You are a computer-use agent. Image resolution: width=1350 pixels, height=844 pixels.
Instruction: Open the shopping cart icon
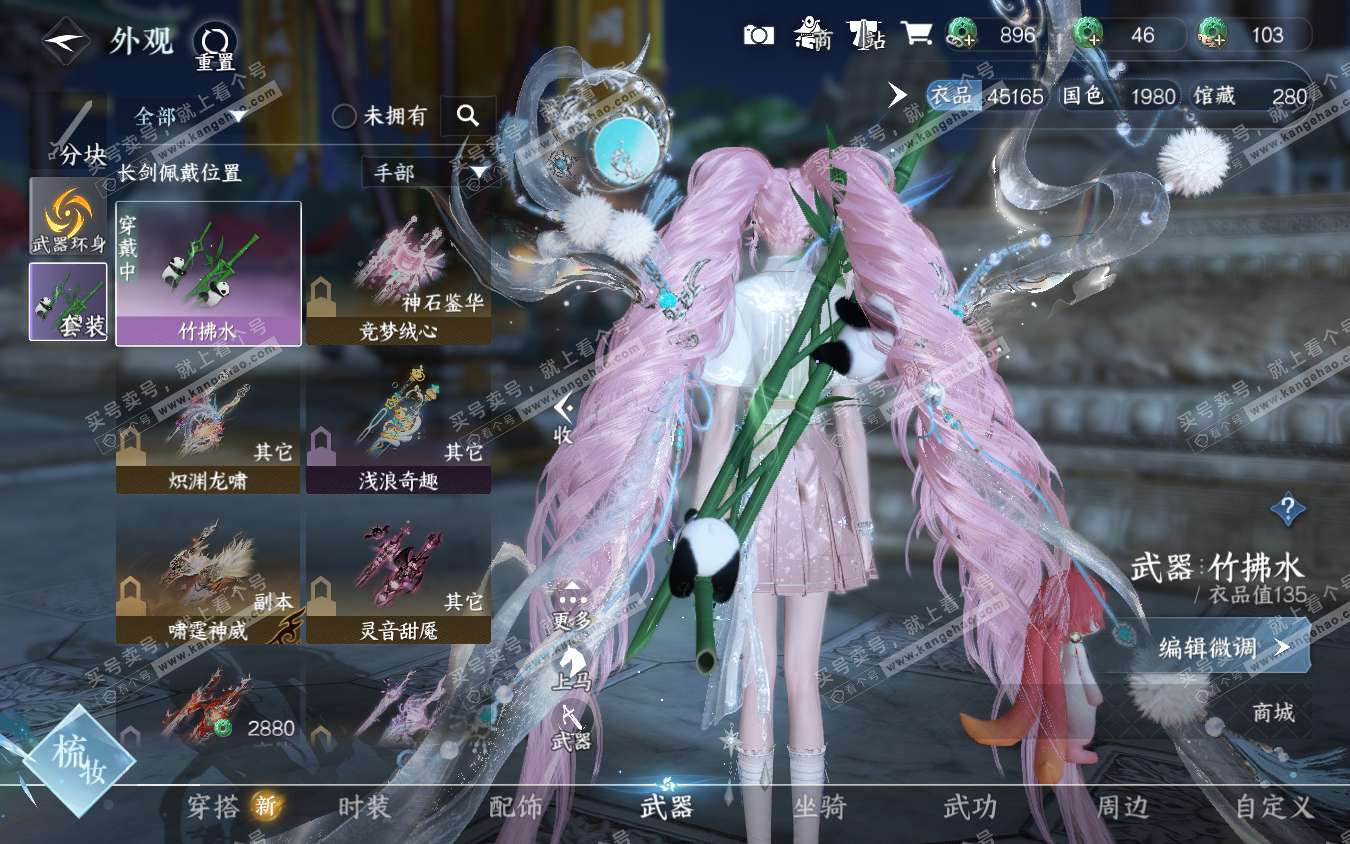click(x=916, y=34)
